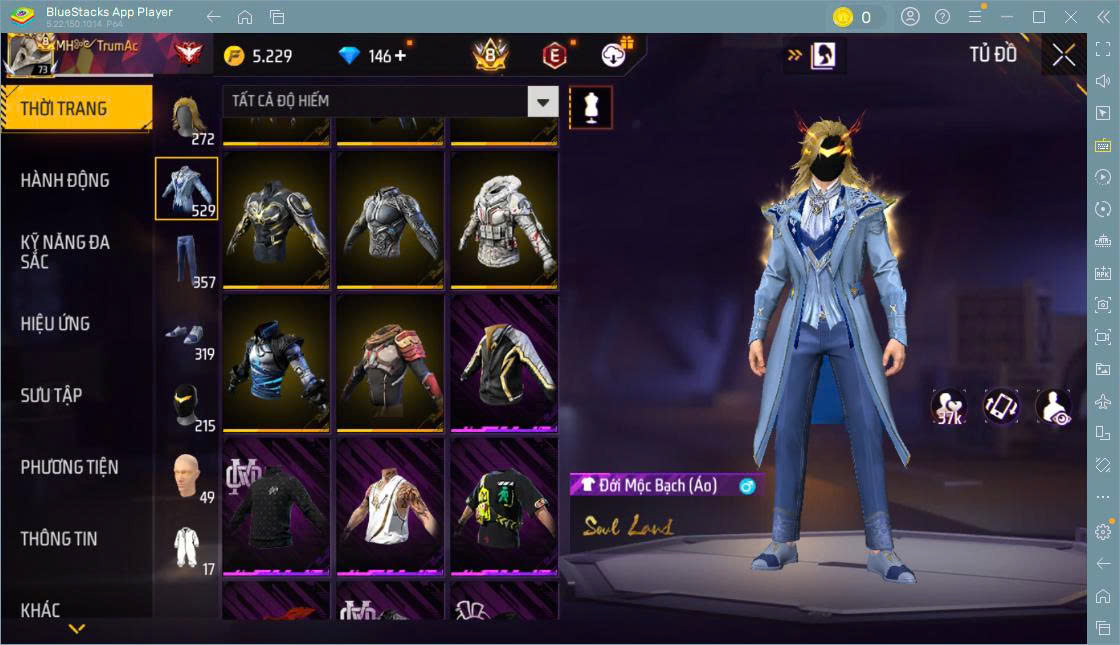The image size is (1120, 645).
Task: Open the Kỹ Năng Đa Sắc section
Action: coord(65,251)
